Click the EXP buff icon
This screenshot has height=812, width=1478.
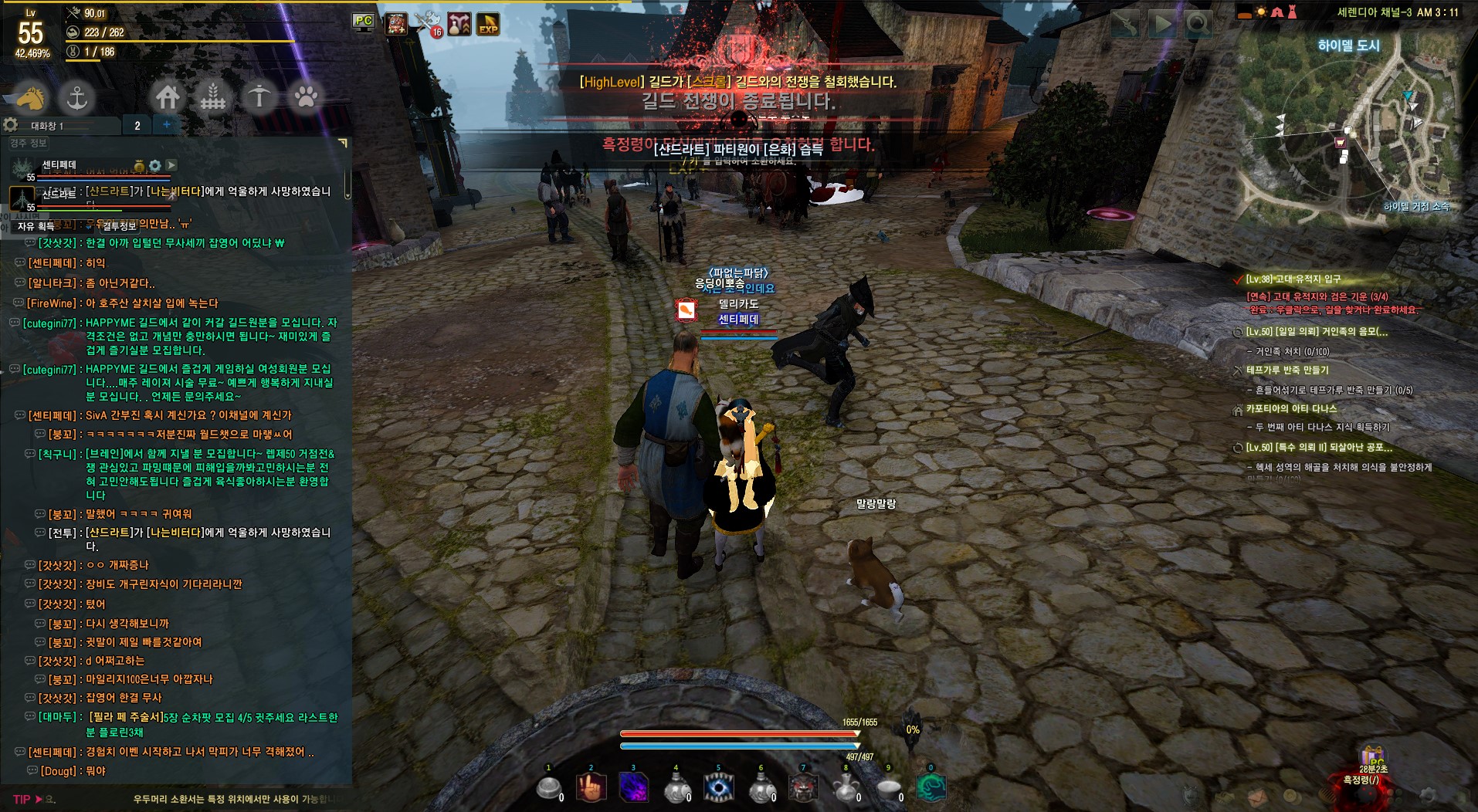[x=487, y=24]
